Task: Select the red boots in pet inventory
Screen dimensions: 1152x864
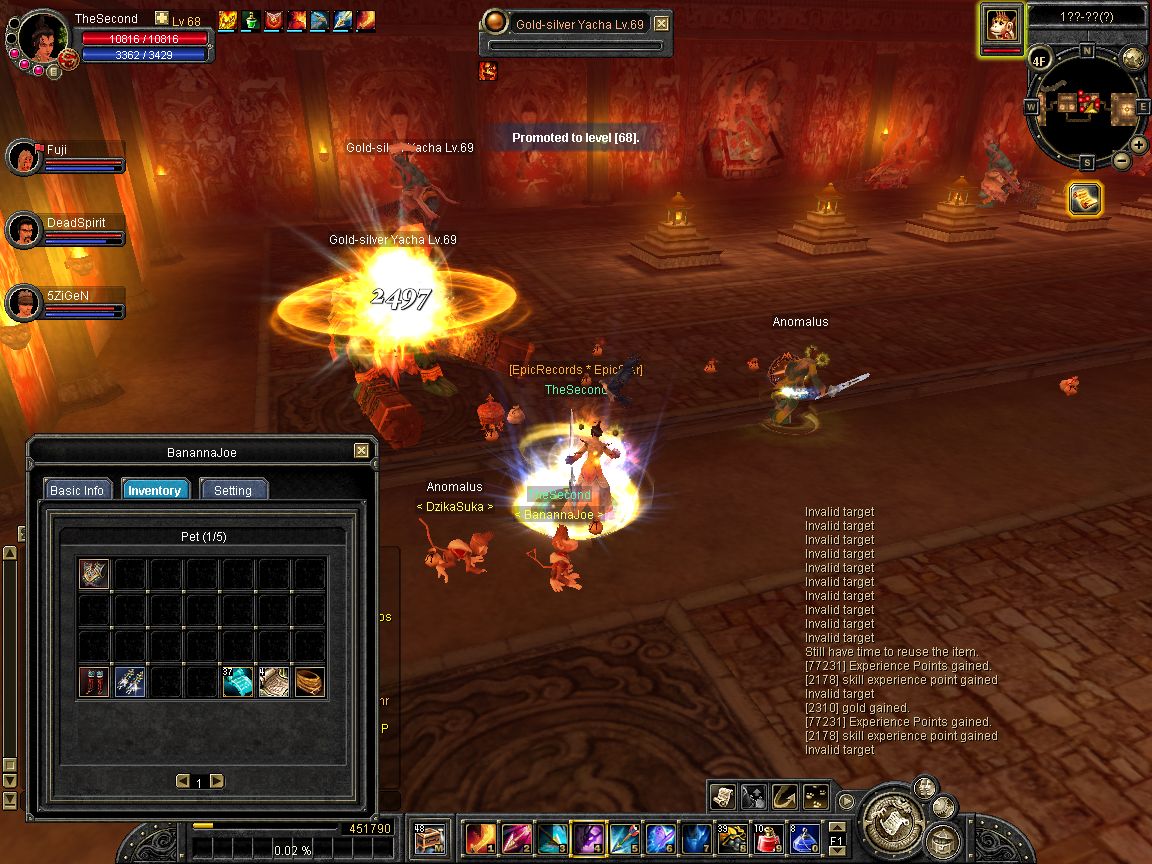Action: [95, 682]
